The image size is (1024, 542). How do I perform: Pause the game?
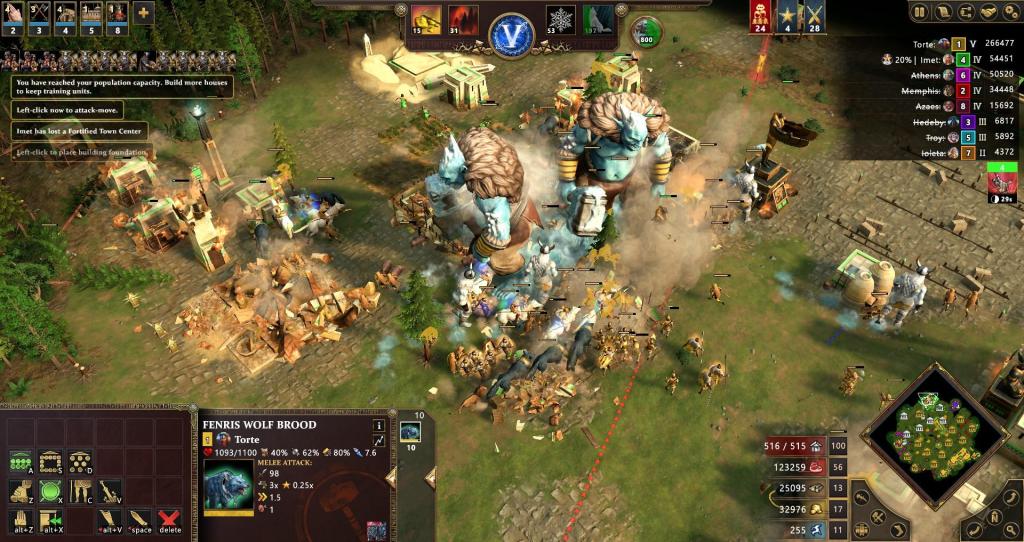(x=918, y=12)
